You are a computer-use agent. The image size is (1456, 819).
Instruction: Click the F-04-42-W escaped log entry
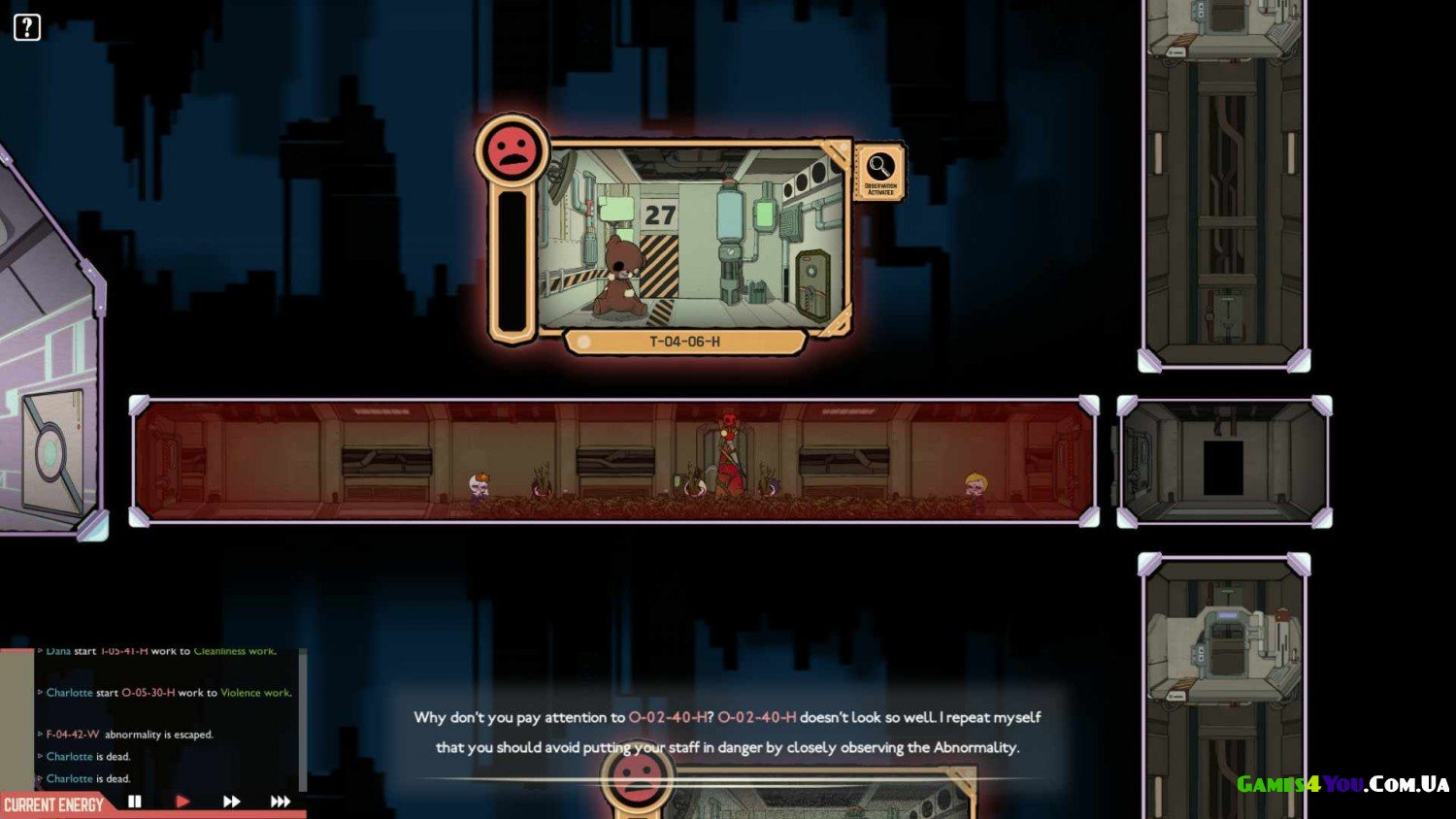129,735
